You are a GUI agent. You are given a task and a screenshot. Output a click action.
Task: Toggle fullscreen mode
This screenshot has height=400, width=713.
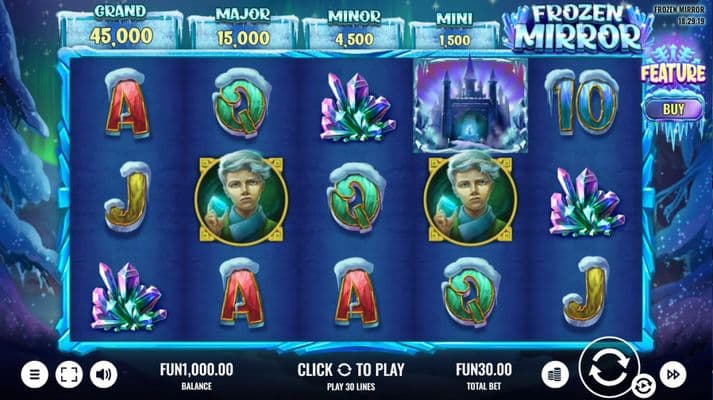point(68,375)
